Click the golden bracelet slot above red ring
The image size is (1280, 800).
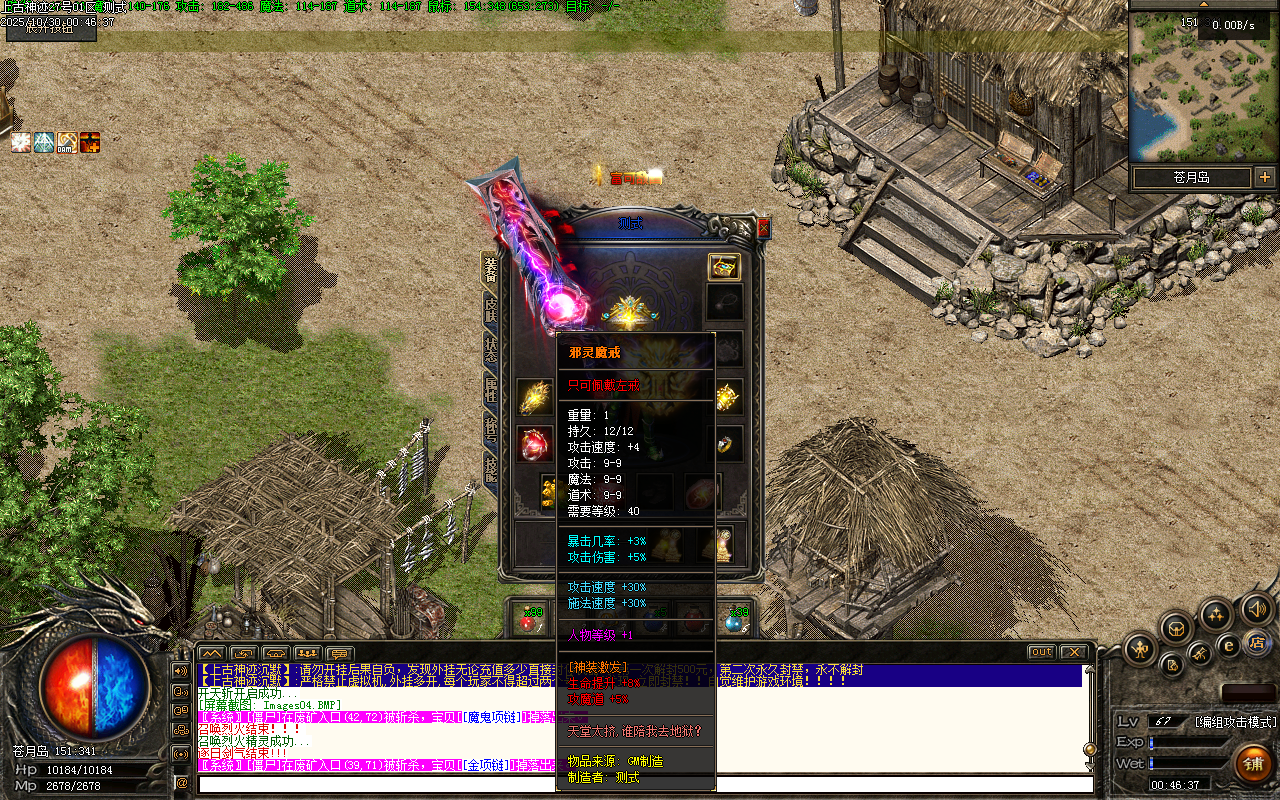(534, 397)
